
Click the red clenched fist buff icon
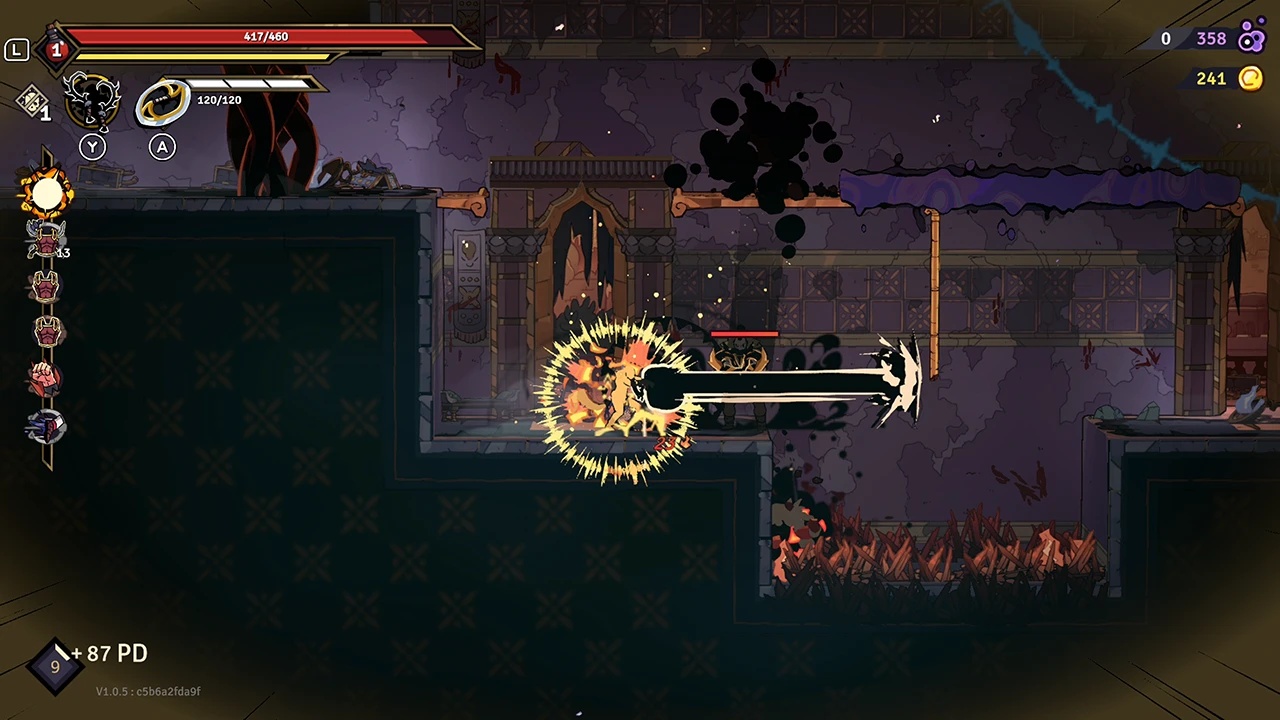(x=45, y=377)
